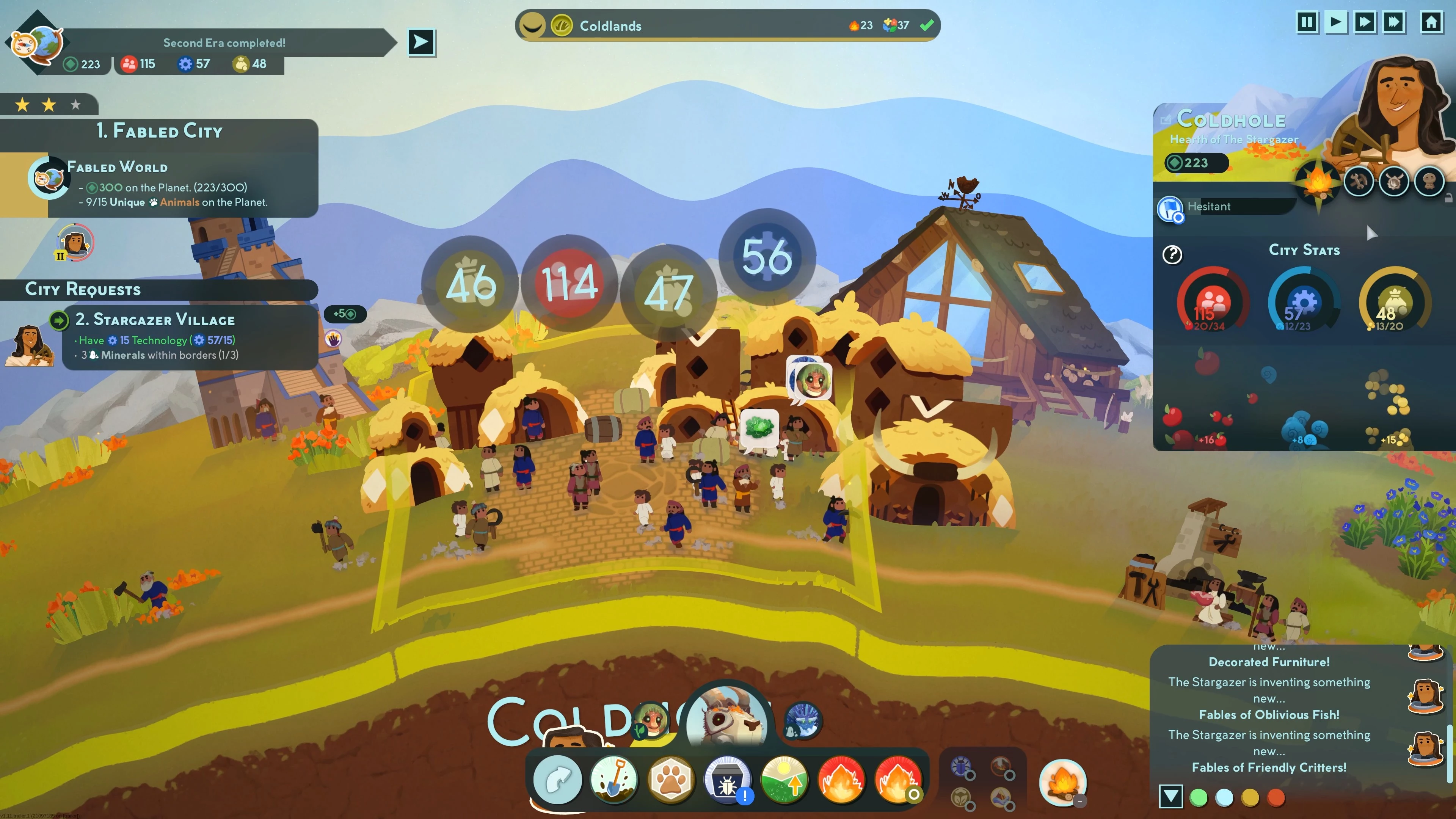1456x819 pixels.
Task: Advance past the Second Era completed banner
Action: tap(422, 42)
